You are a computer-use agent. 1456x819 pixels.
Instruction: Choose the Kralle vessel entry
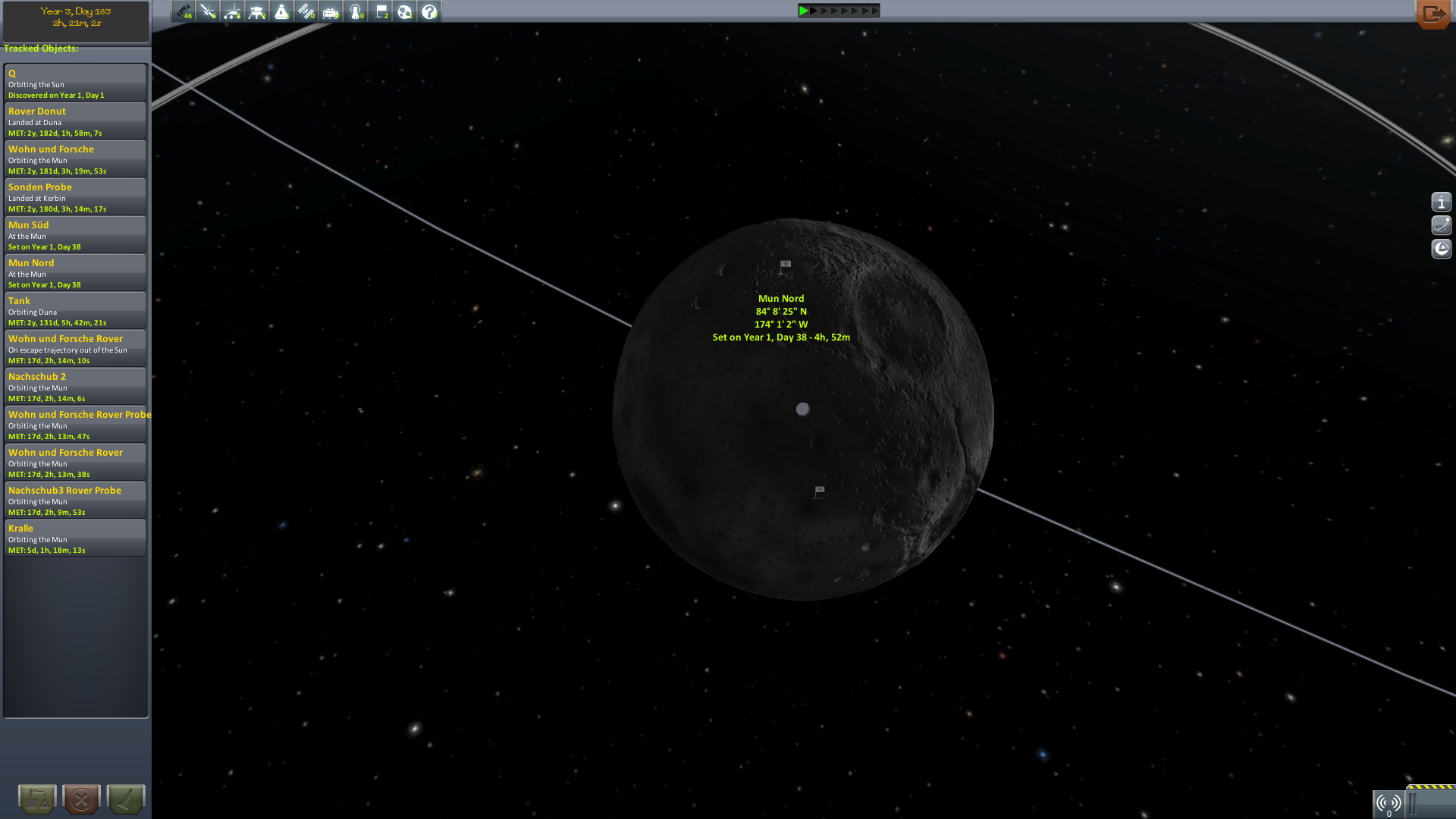(x=75, y=538)
